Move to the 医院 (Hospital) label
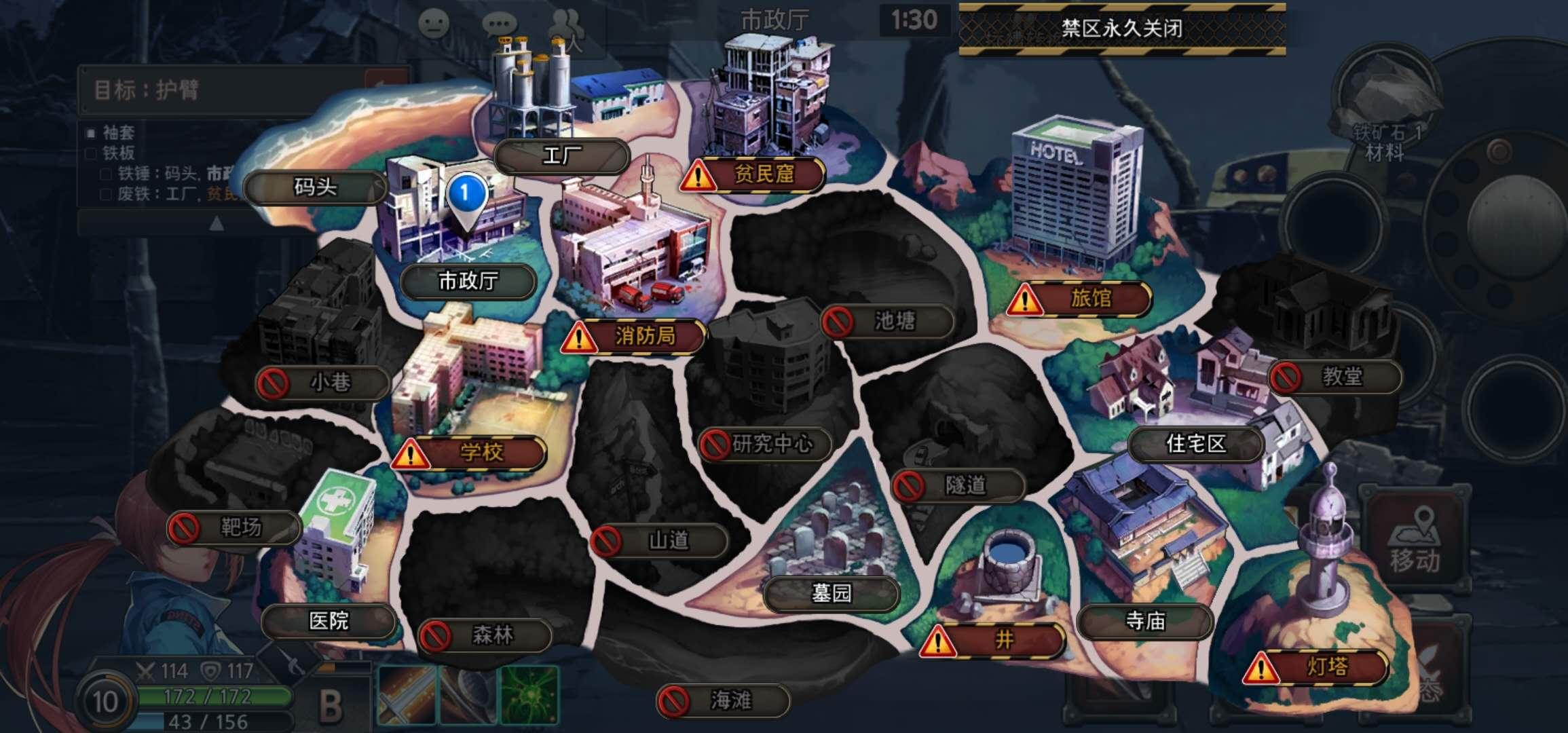The height and width of the screenshot is (733, 1568). point(329,621)
